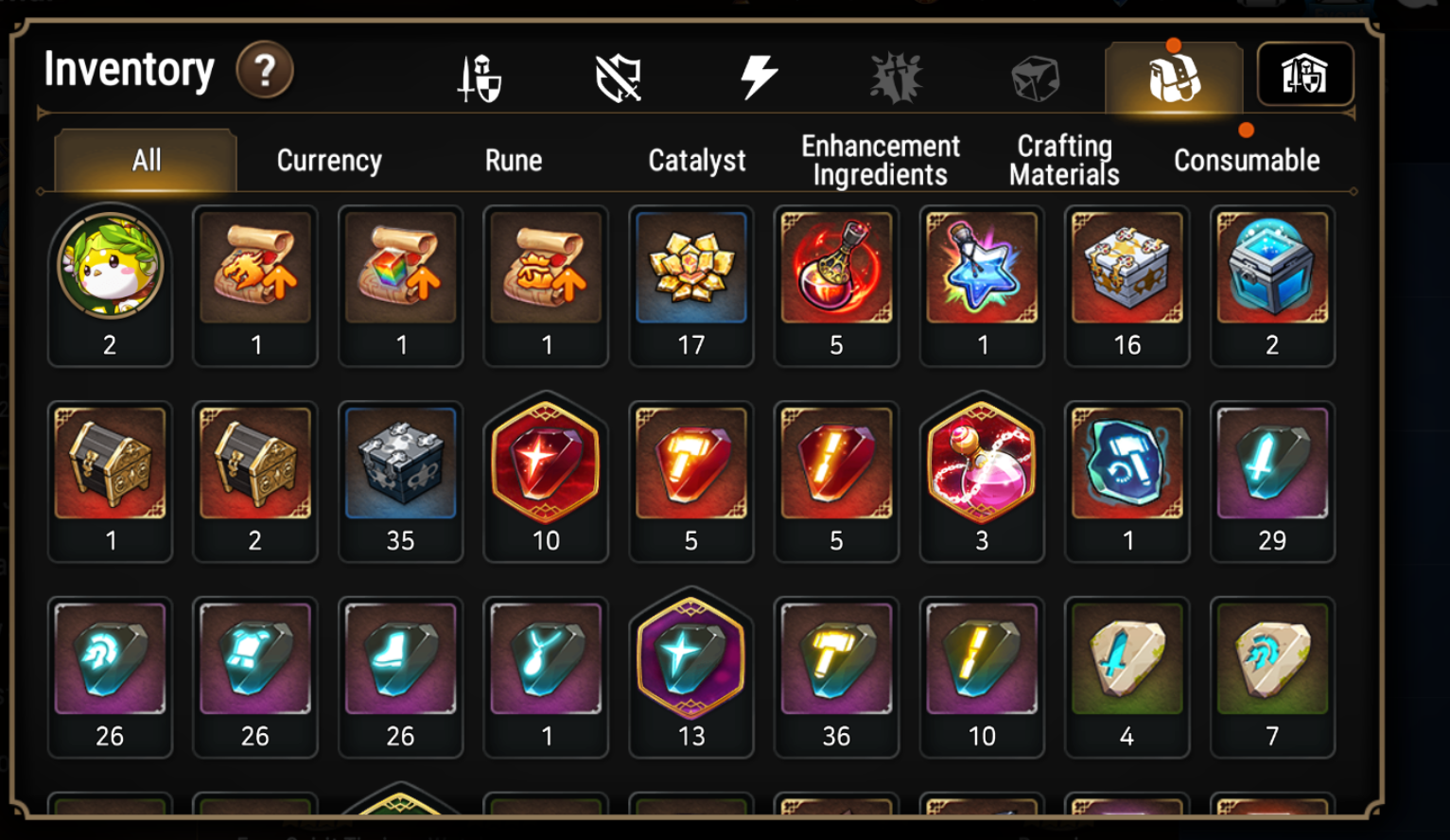
Task: Select the gold nugget item with count 17
Action: [x=691, y=284]
